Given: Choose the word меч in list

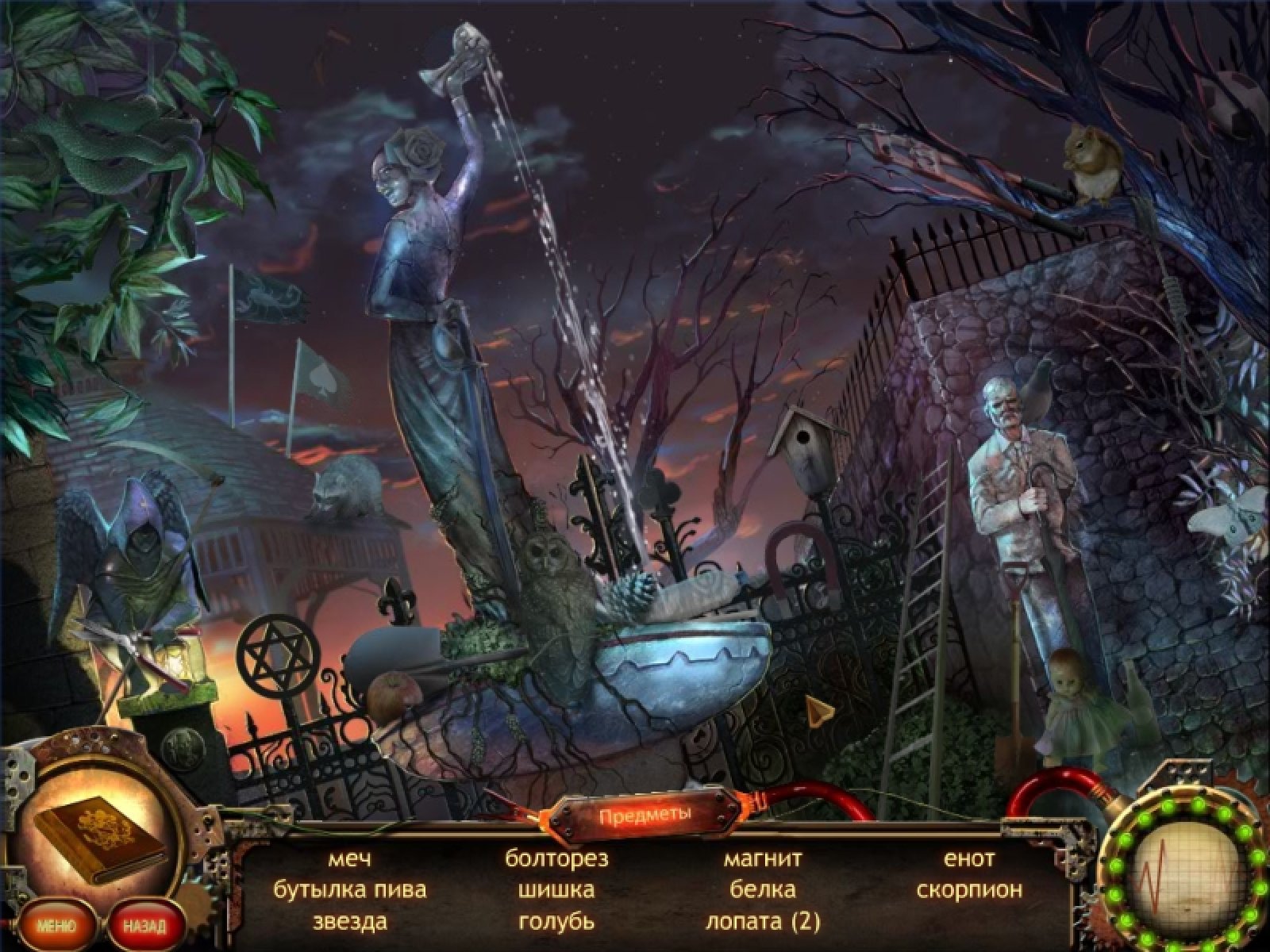Looking at the screenshot, I should tap(349, 858).
